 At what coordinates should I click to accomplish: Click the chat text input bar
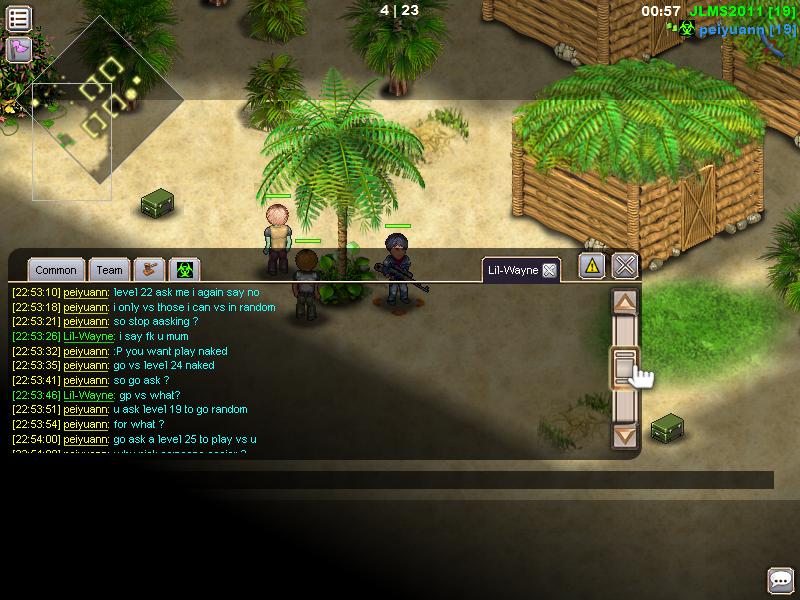pos(390,480)
